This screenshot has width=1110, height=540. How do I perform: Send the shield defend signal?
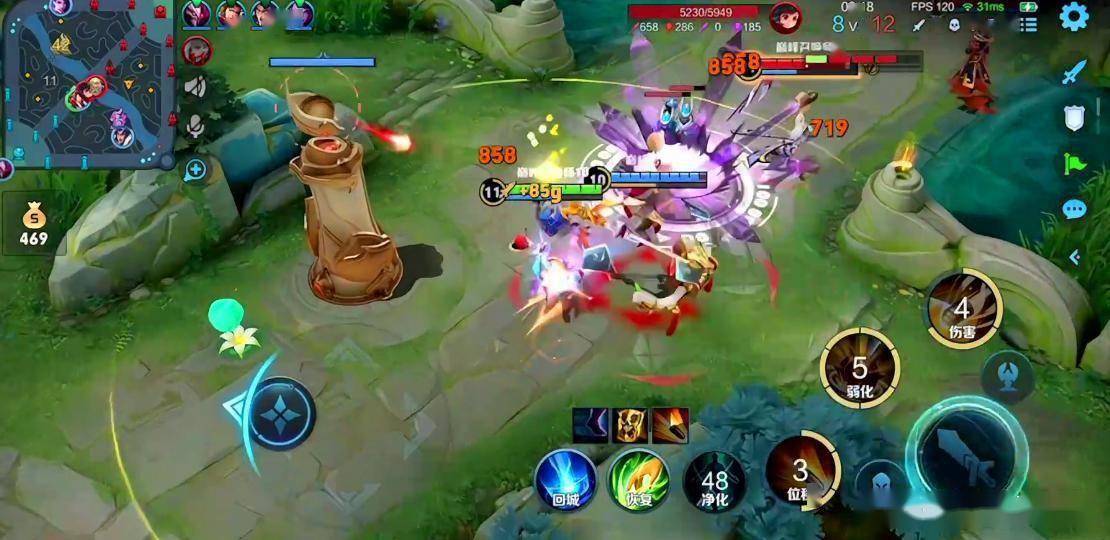click(1074, 118)
